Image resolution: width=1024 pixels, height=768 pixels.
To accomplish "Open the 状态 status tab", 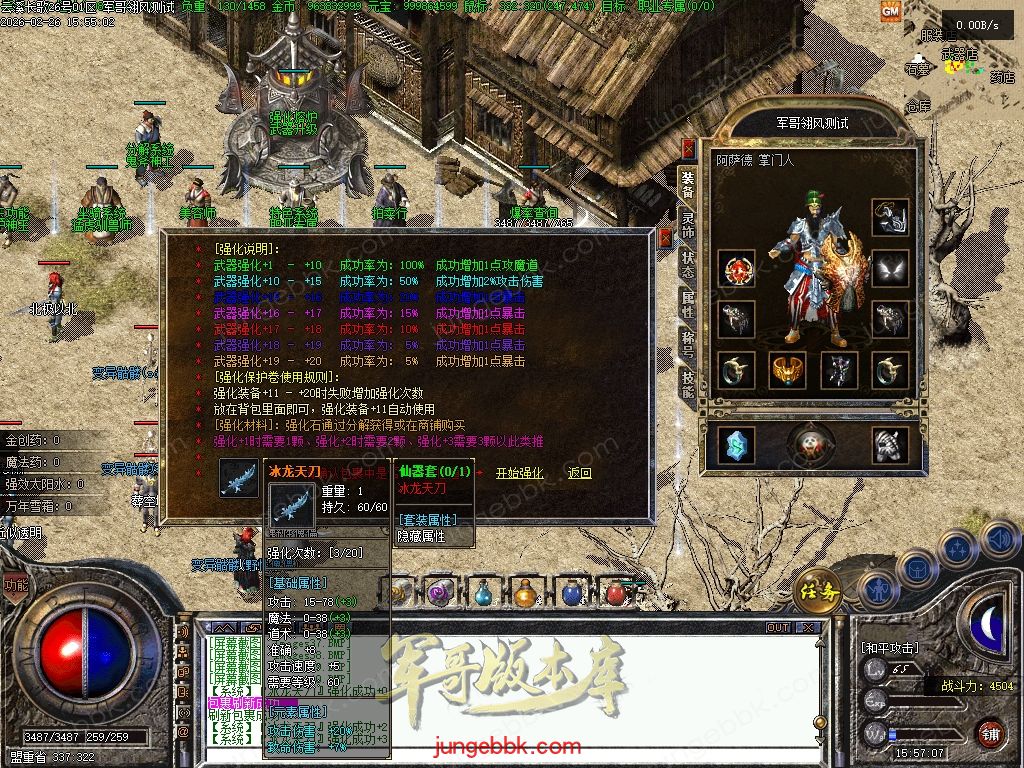I will click(x=688, y=263).
